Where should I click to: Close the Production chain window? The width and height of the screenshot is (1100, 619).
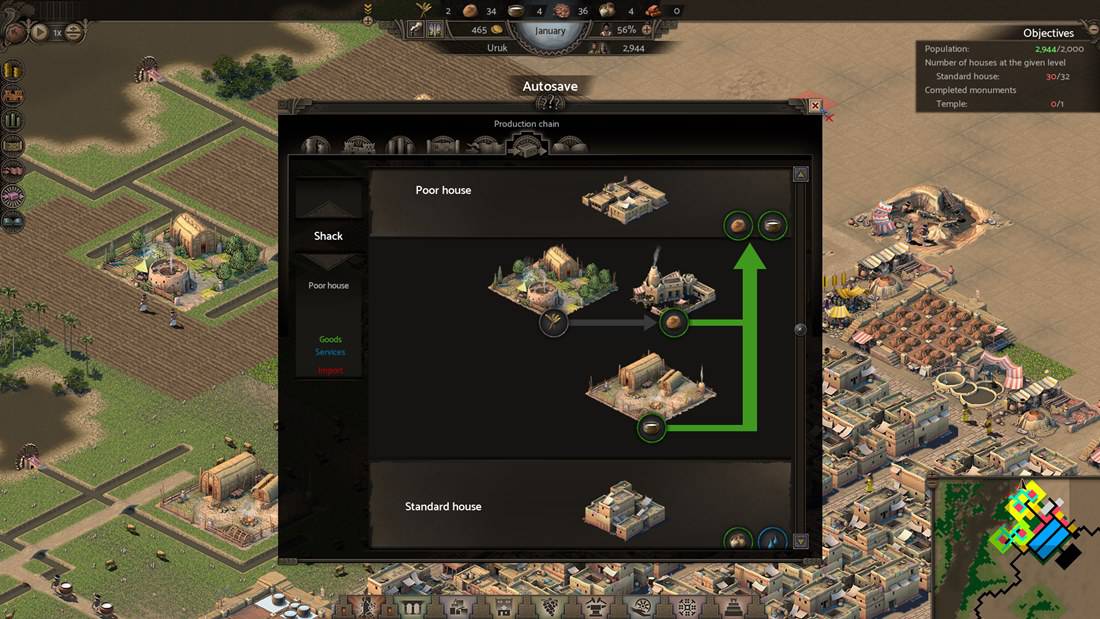[x=815, y=105]
